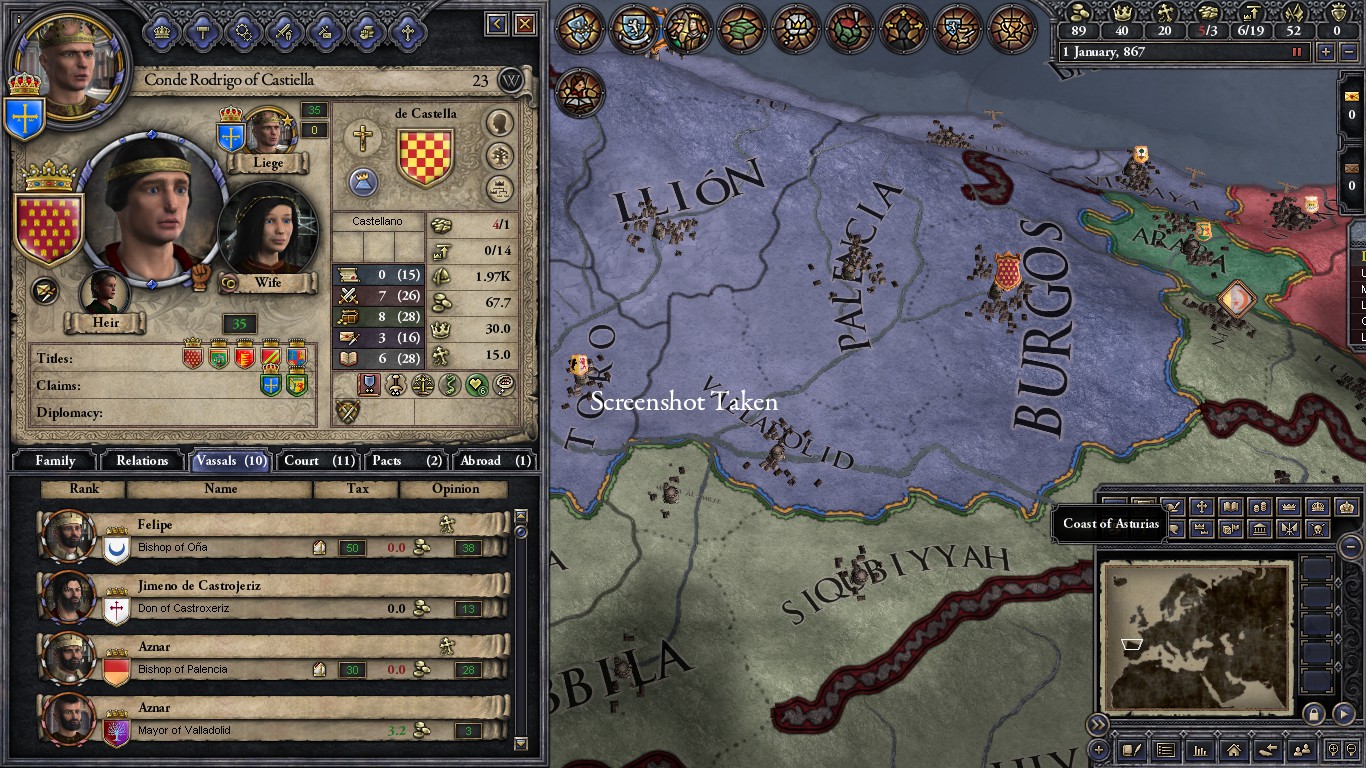Pause the game with the pause button
The width and height of the screenshot is (1366, 768).
(1297, 52)
